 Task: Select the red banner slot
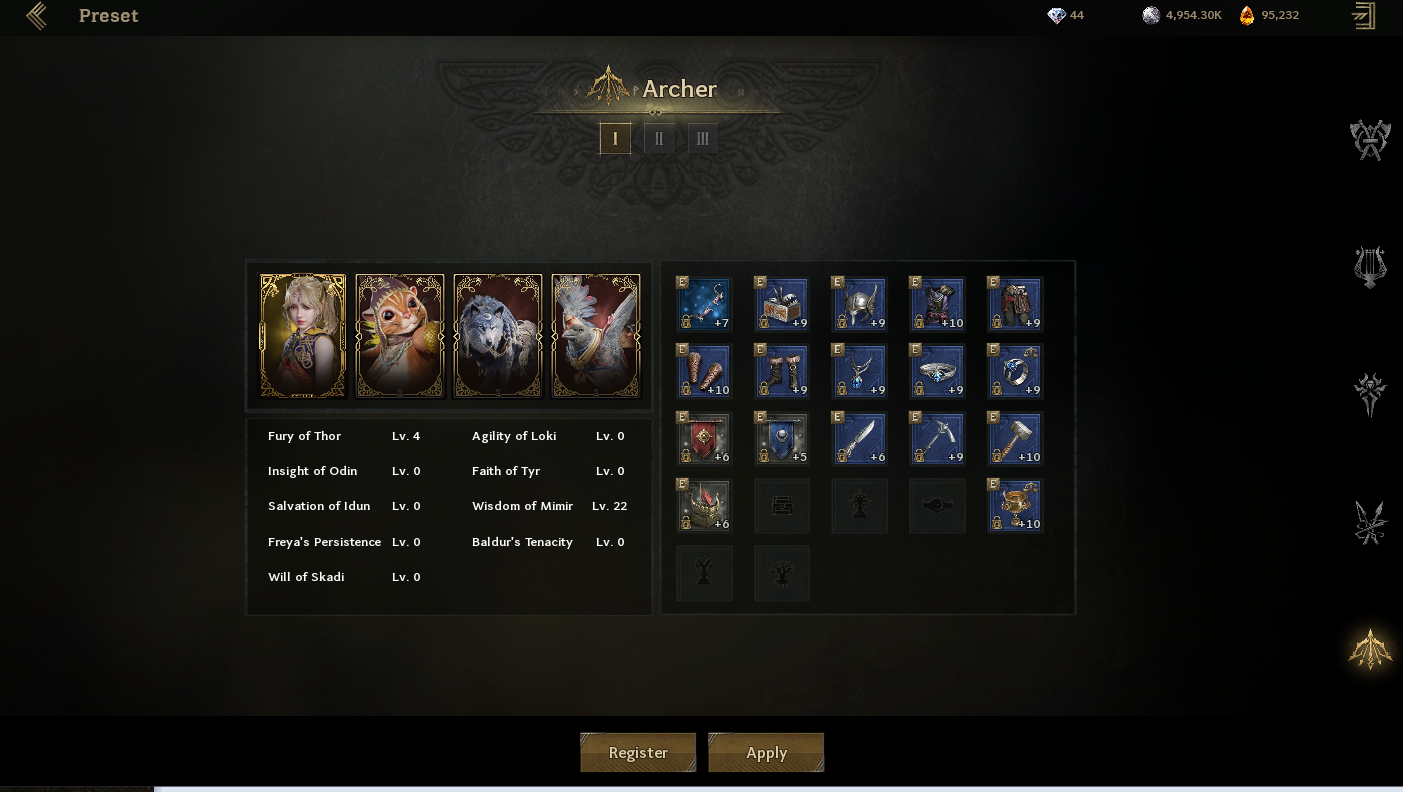coord(705,439)
